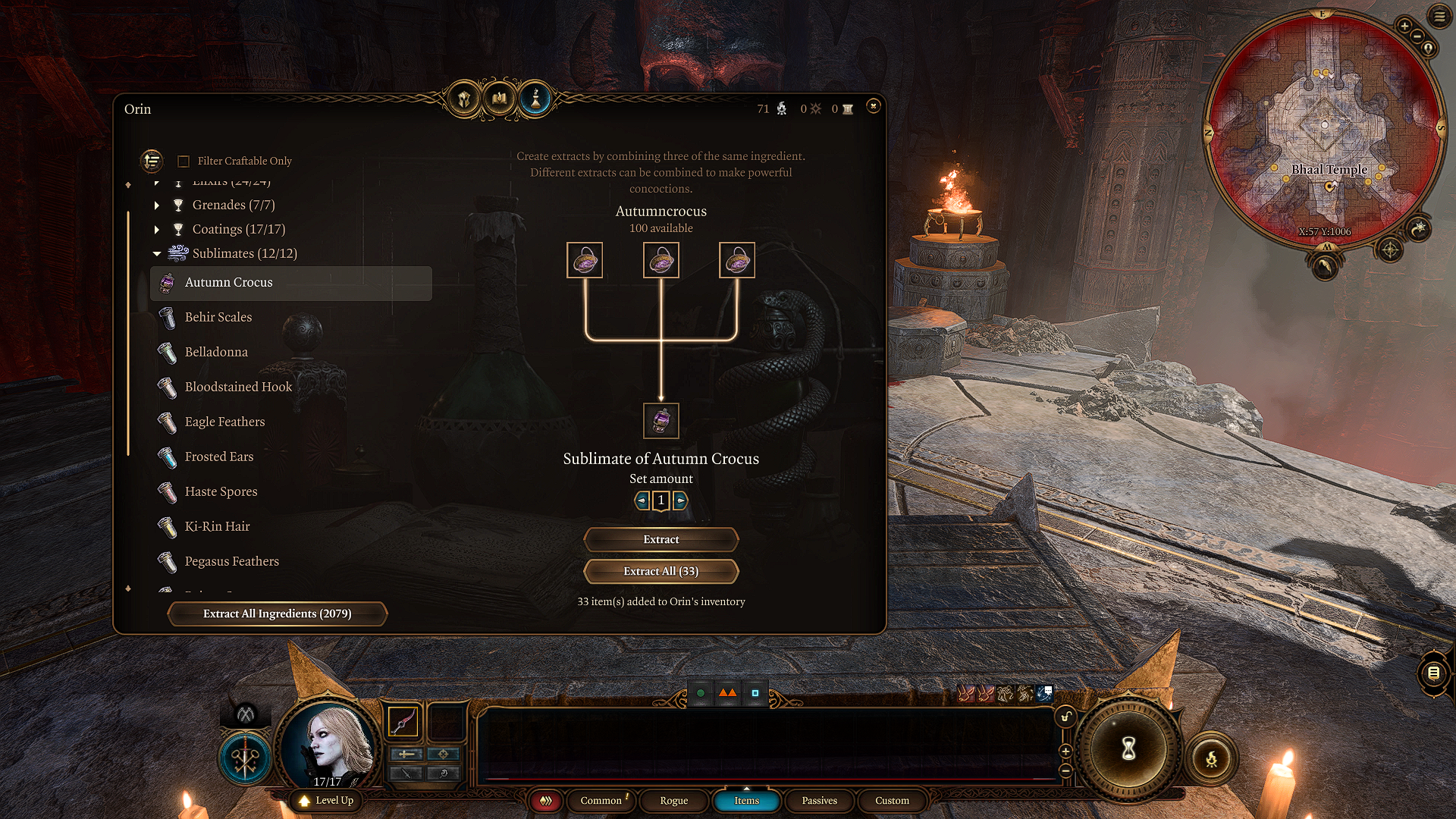Switch to the Passives hotbar tab
Screen dimensions: 1456x819
click(819, 801)
